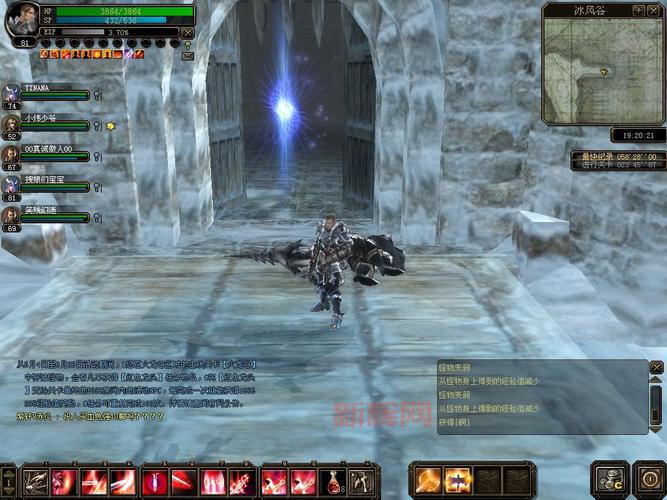Click the player character portrait

pos(21,21)
